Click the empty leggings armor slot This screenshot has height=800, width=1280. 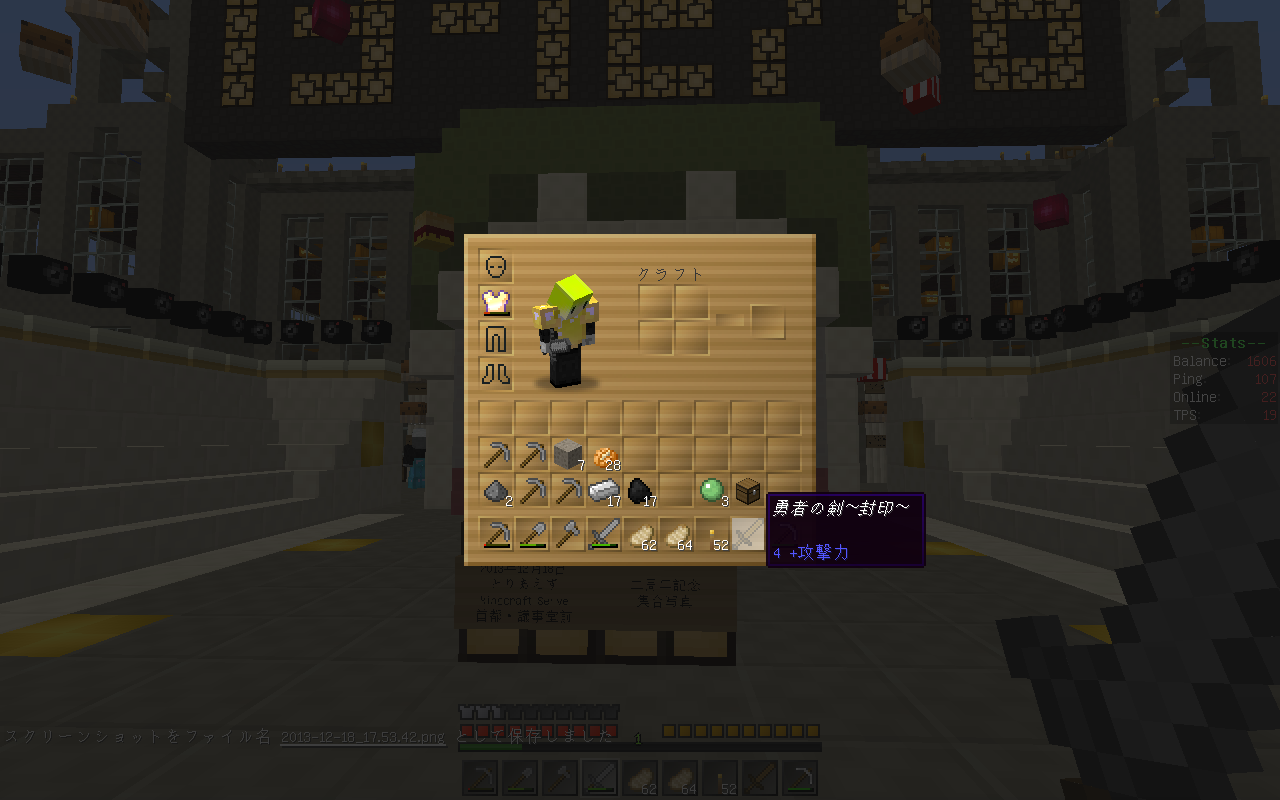(496, 338)
